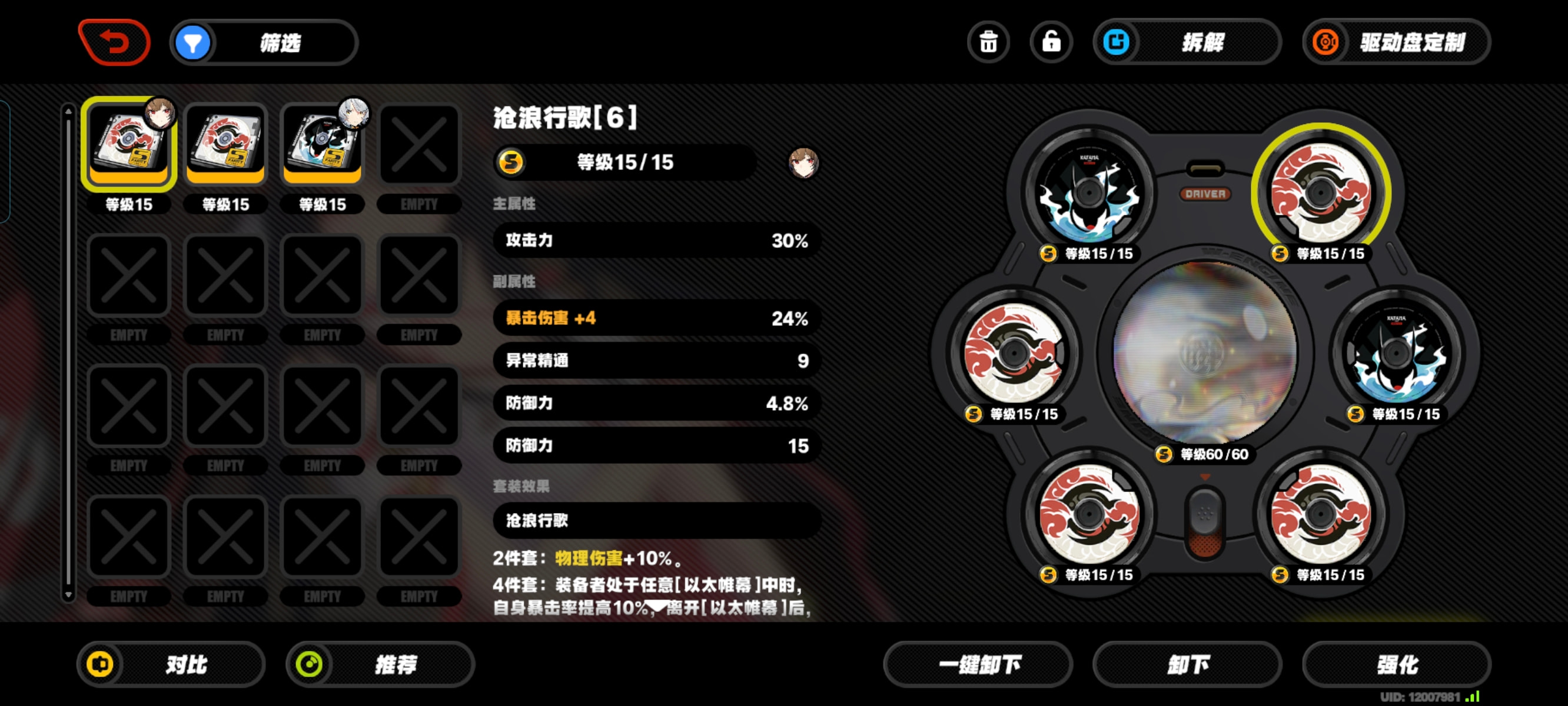Click the 对比 compare button
The height and width of the screenshot is (706, 1568).
(171, 664)
